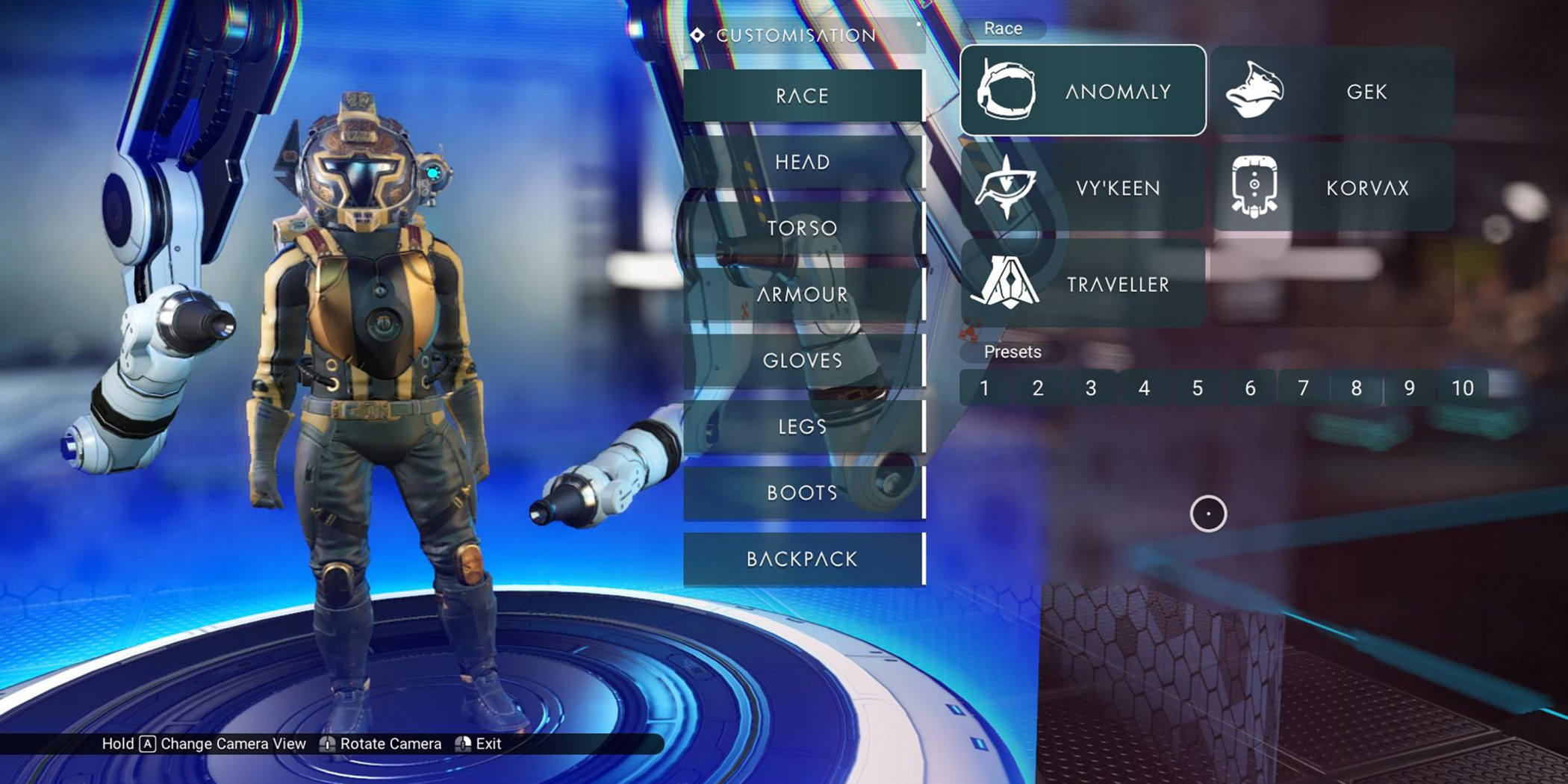Select the Legs category
The height and width of the screenshot is (784, 1568).
(803, 426)
